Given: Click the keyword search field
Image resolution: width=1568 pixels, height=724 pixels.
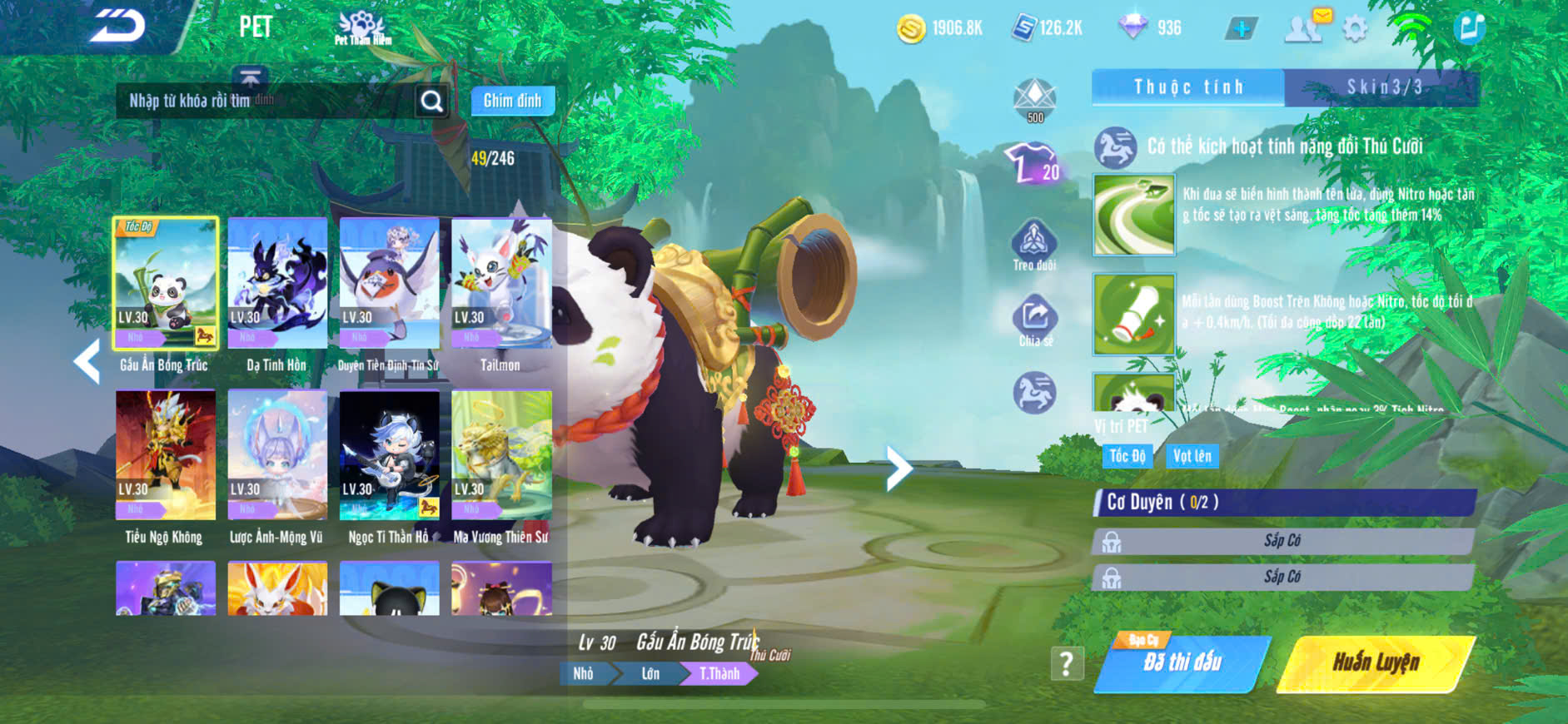Looking at the screenshot, I should (x=266, y=101).
